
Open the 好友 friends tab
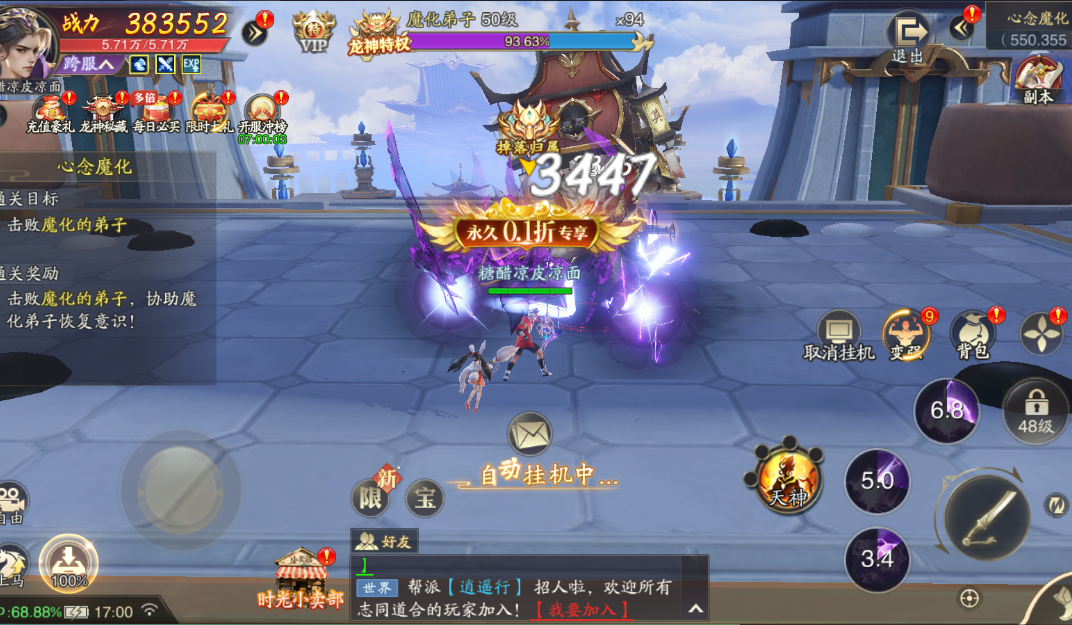pos(384,541)
